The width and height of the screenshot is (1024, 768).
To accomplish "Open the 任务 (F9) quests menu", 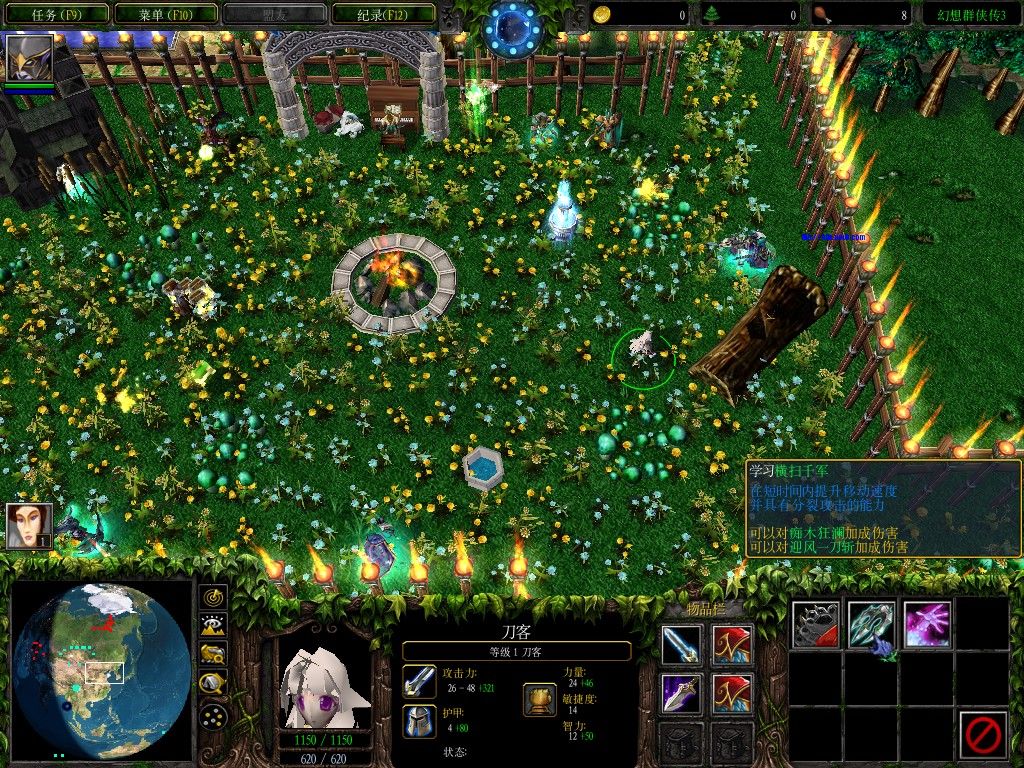I will pos(56,15).
